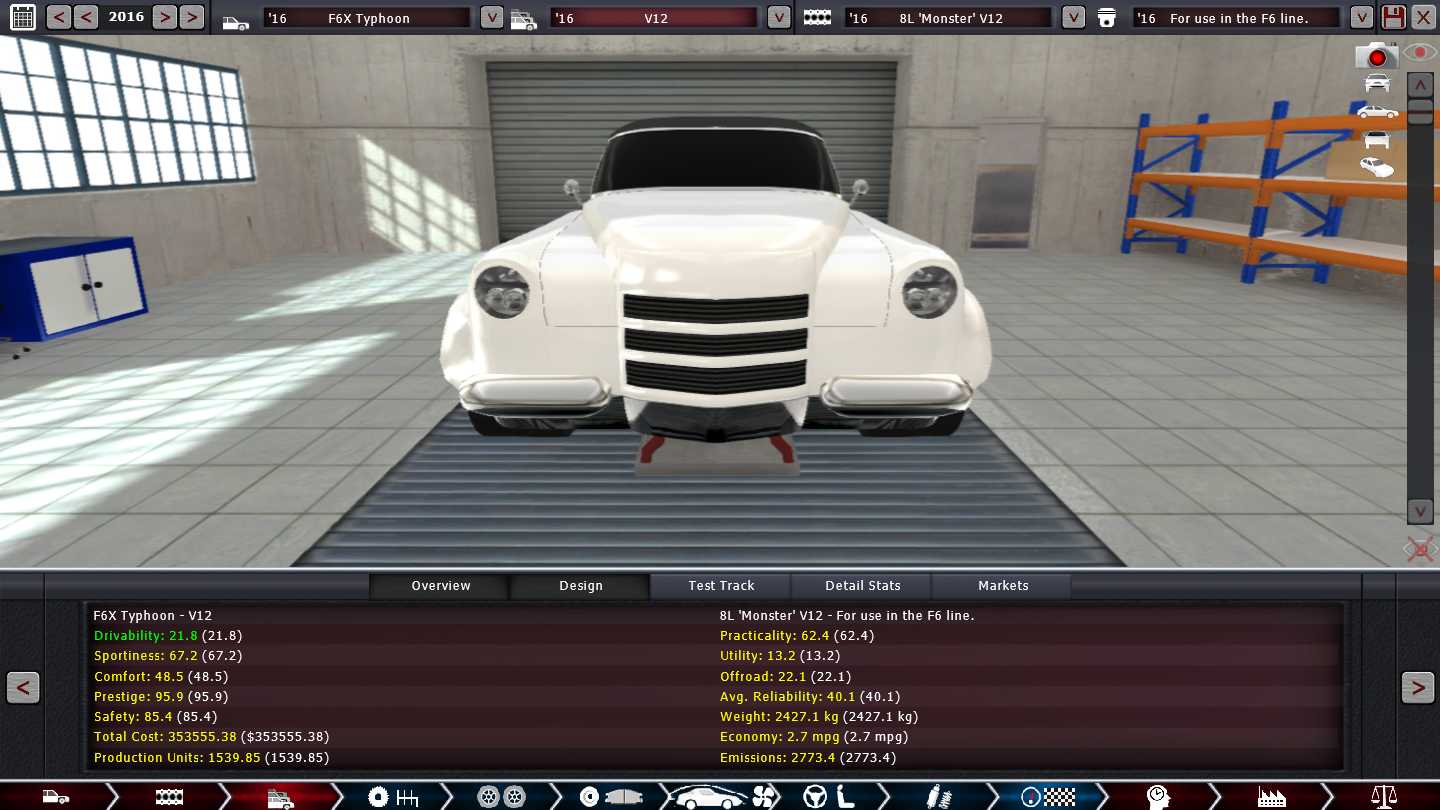Select the side-view car camera icon

[x=1377, y=112]
